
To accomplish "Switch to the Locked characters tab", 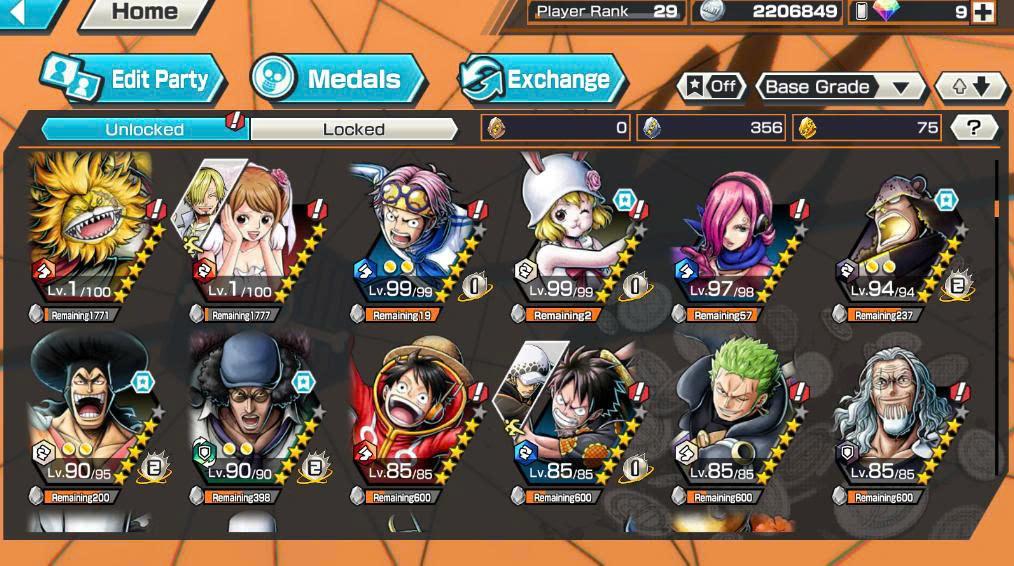I will tap(353, 129).
